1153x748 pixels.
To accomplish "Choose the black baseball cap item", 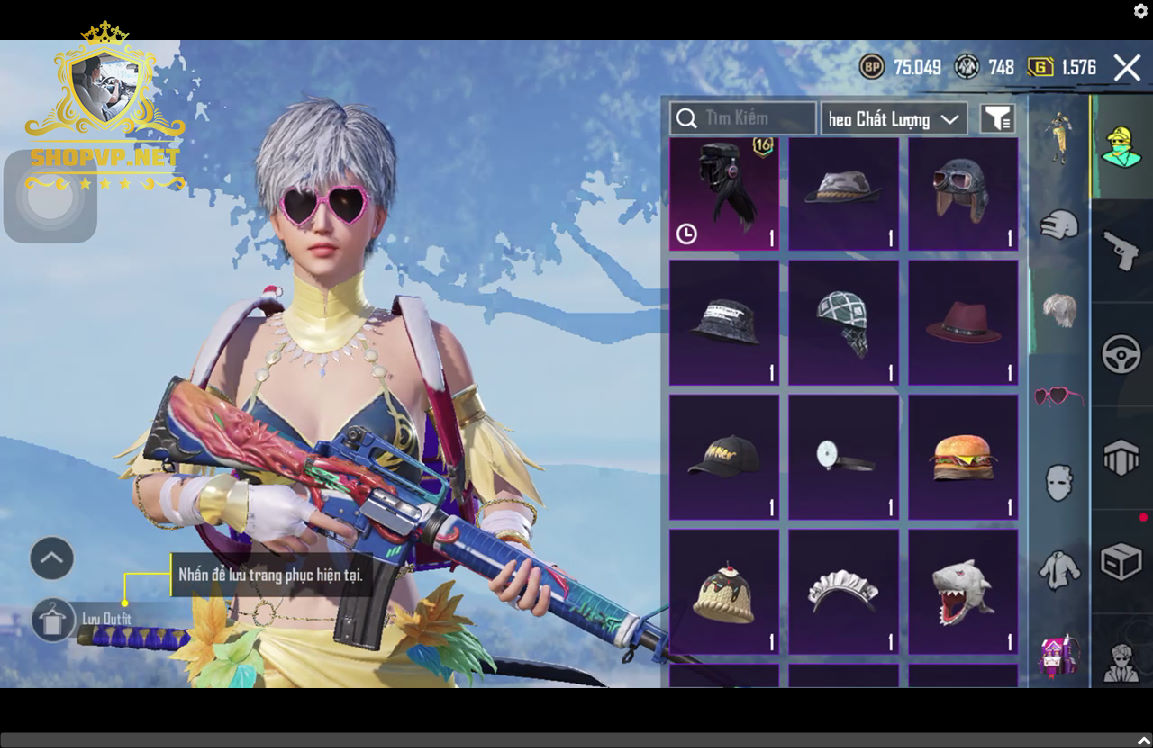I will [723, 458].
